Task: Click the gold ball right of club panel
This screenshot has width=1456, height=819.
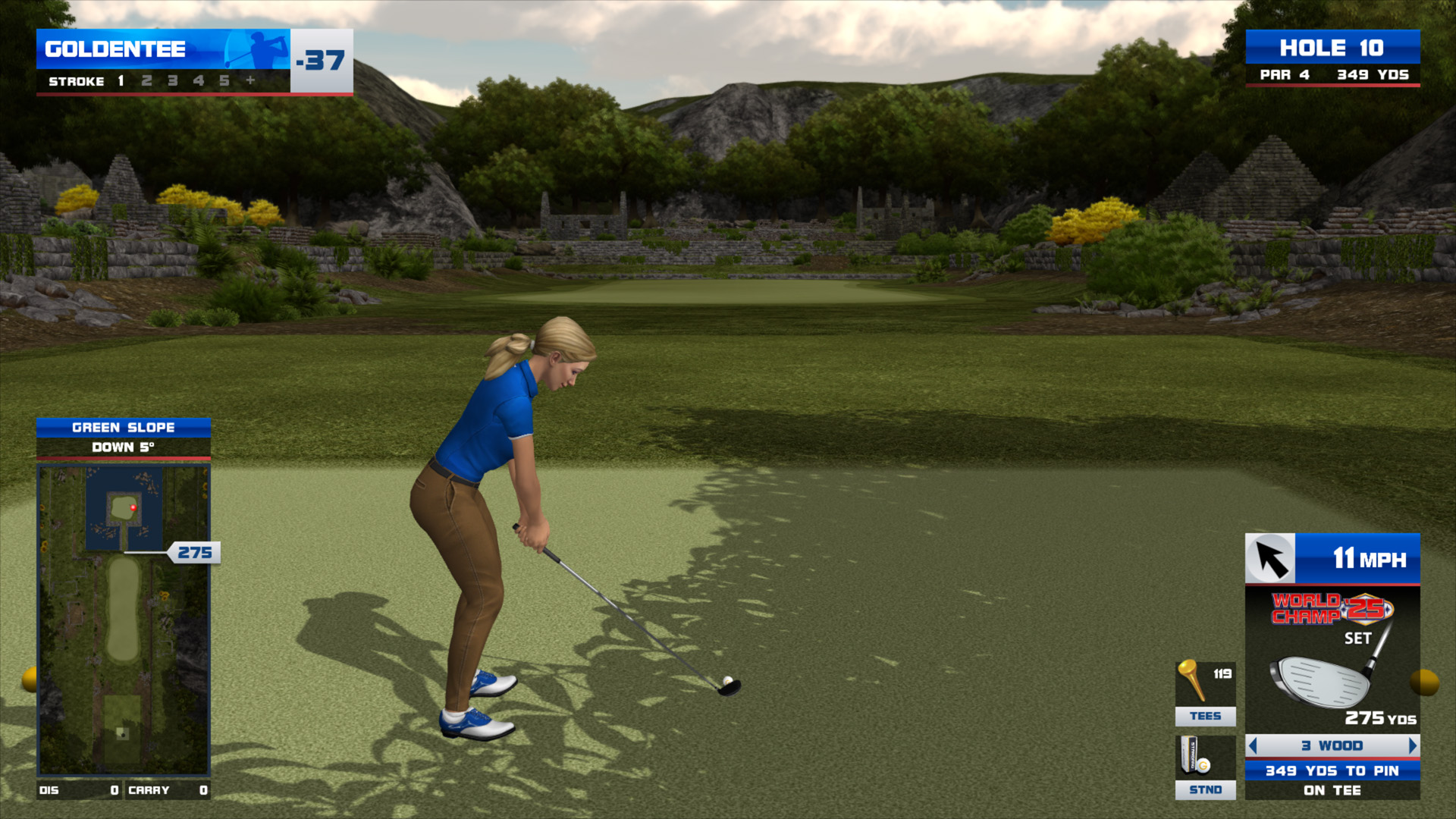Action: (x=1424, y=682)
